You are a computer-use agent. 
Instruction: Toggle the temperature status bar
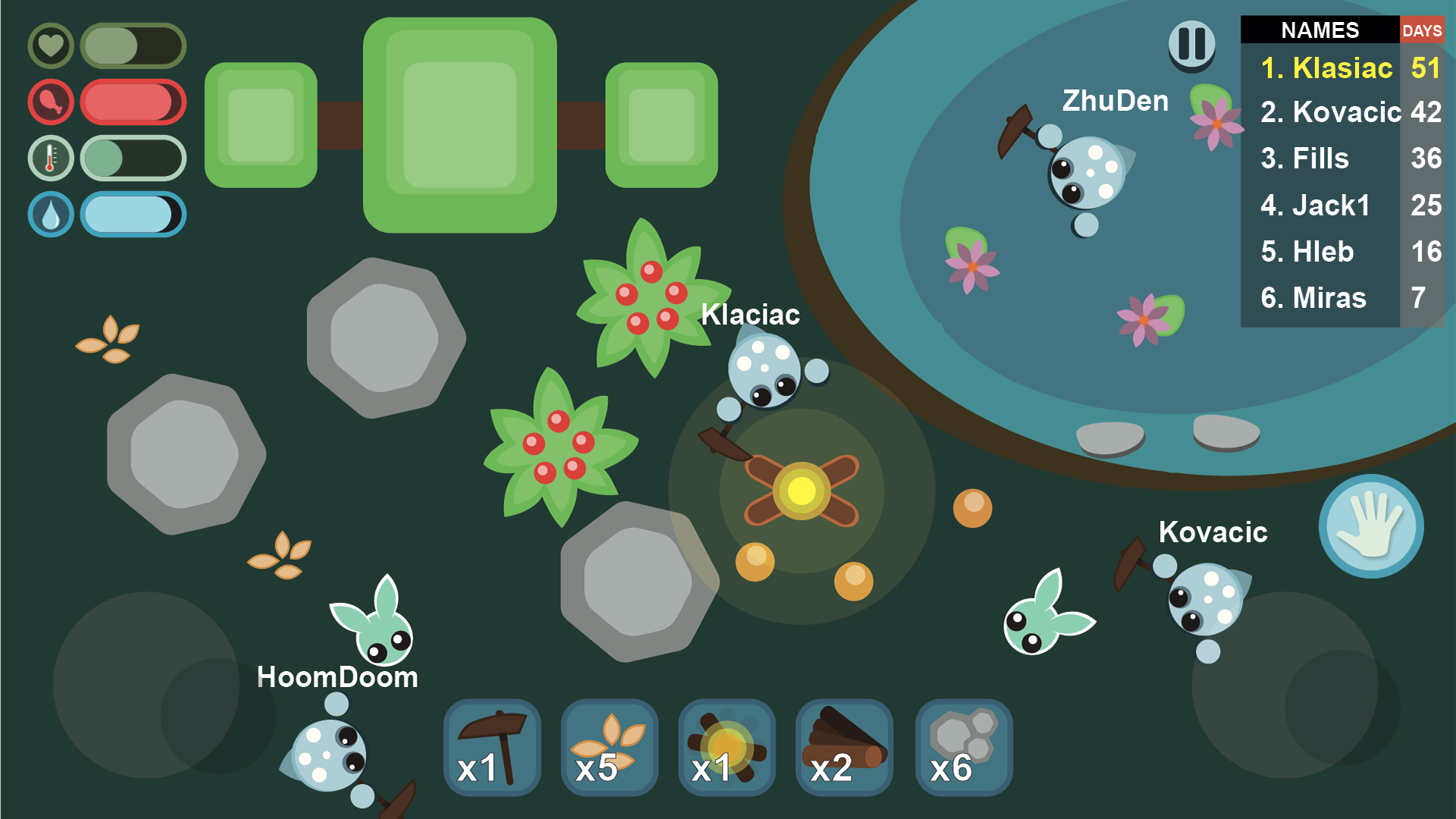(x=133, y=158)
